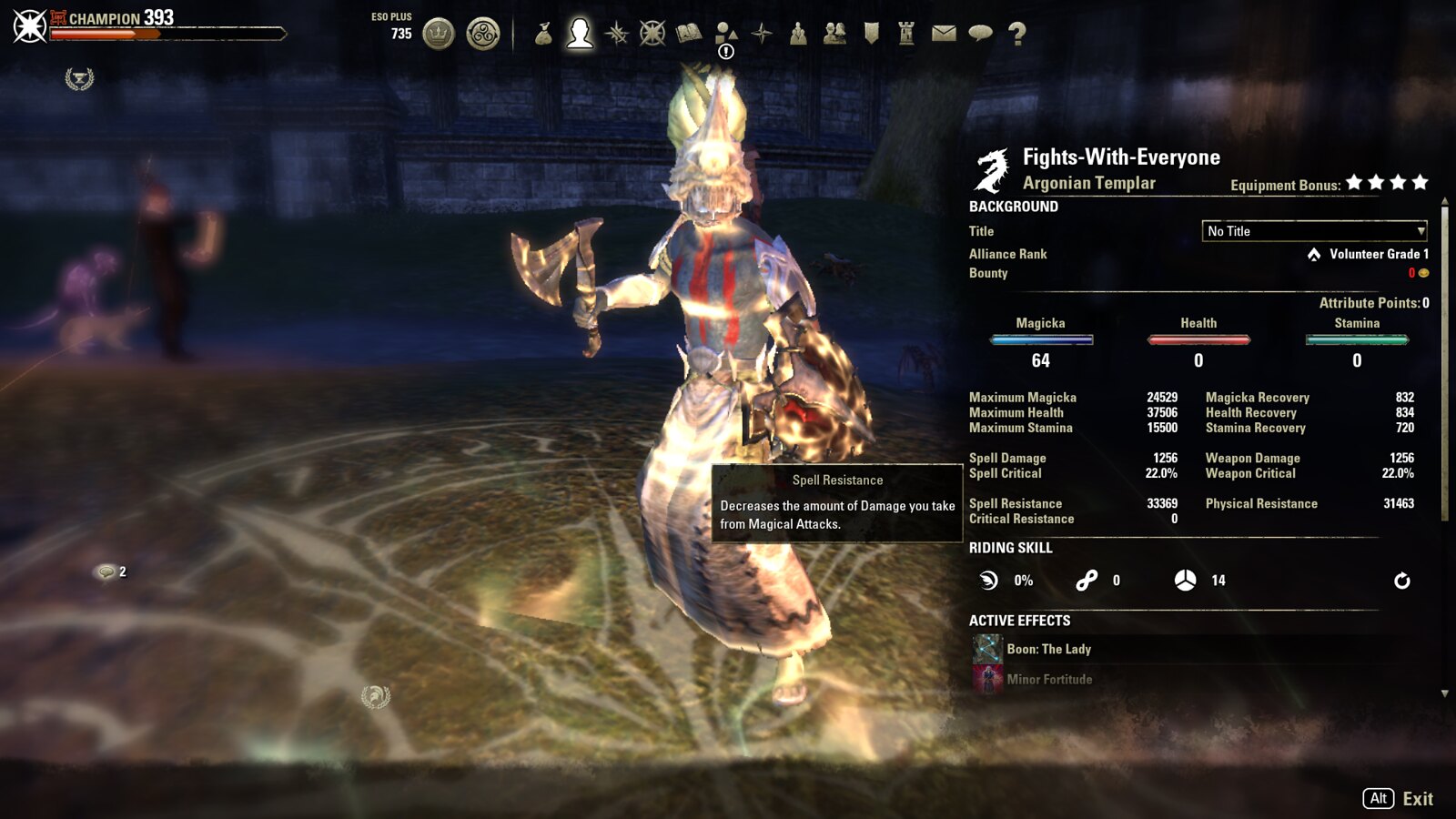This screenshot has width=1456, height=819.
Task: Click the red Health attribute bar
Action: coord(1198,339)
